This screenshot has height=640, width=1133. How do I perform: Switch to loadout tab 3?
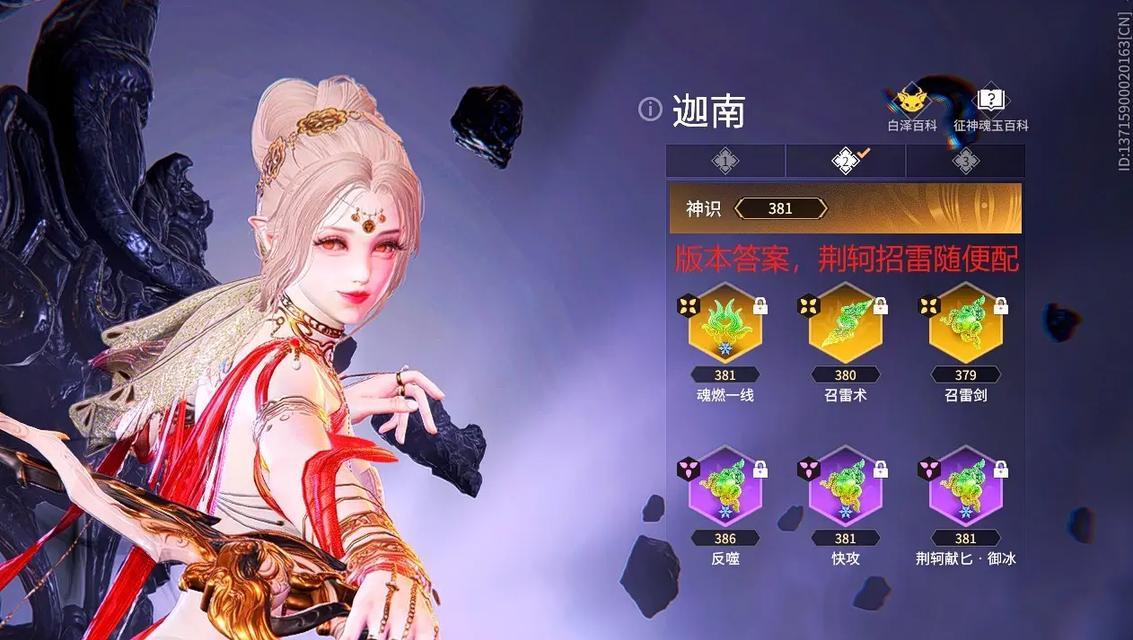(965, 160)
